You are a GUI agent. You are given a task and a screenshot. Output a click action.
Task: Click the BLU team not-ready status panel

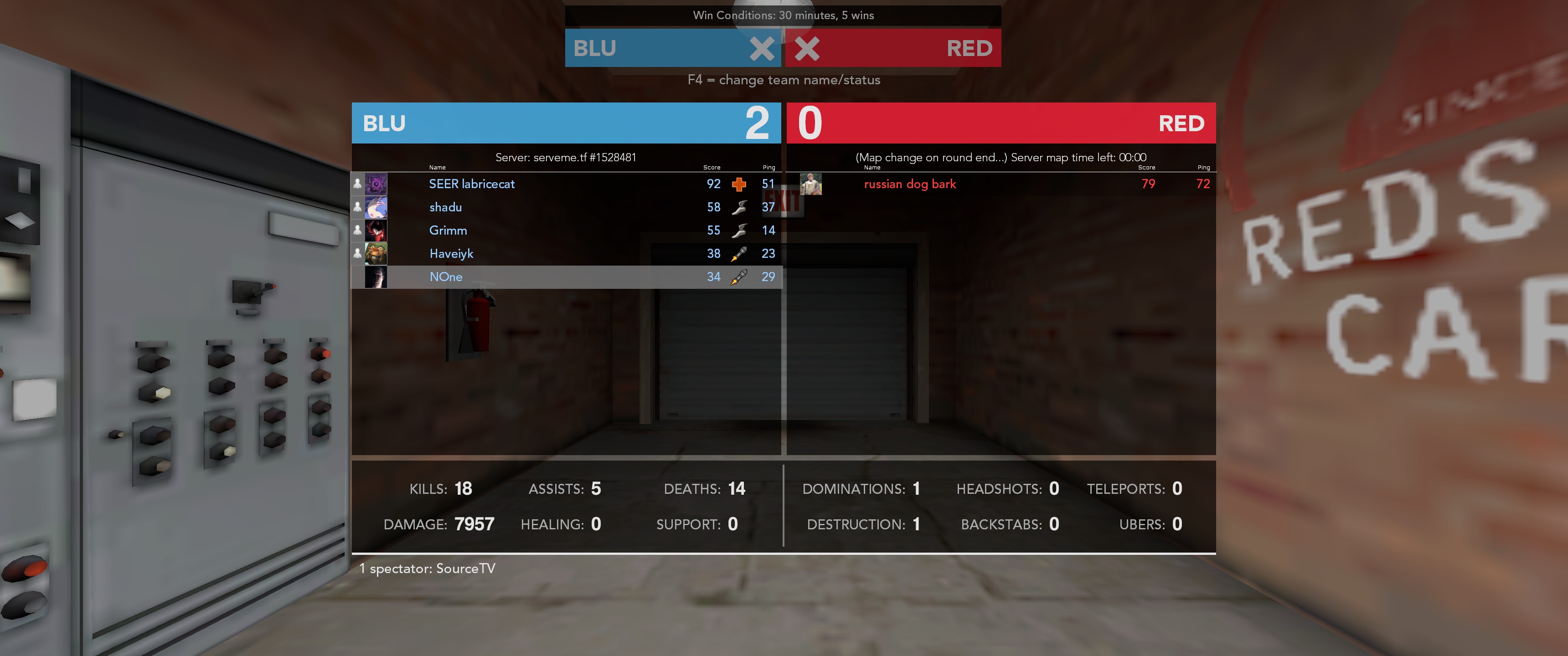pyautogui.click(x=672, y=48)
